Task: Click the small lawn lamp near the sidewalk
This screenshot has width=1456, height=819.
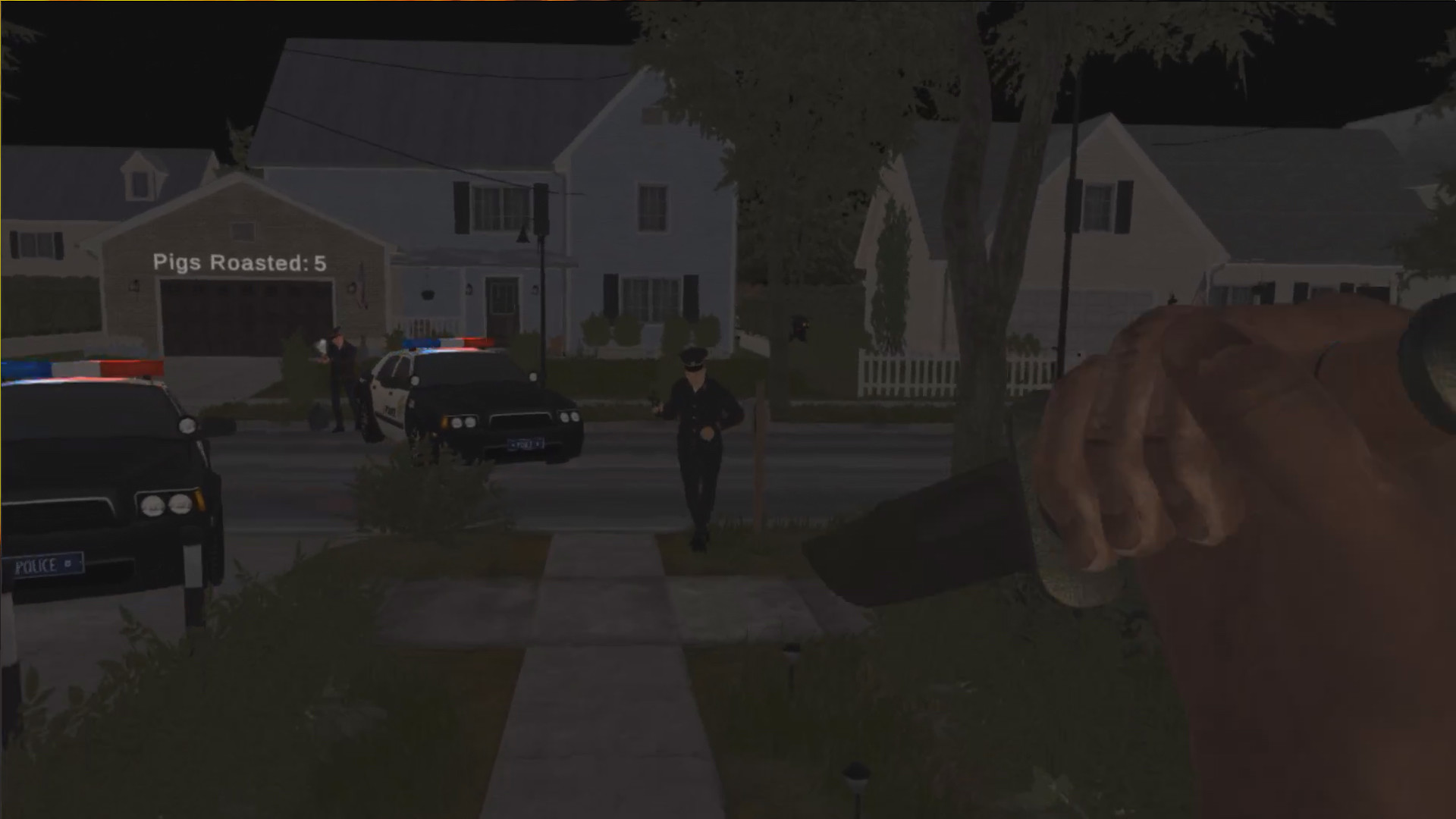Action: 858,773
